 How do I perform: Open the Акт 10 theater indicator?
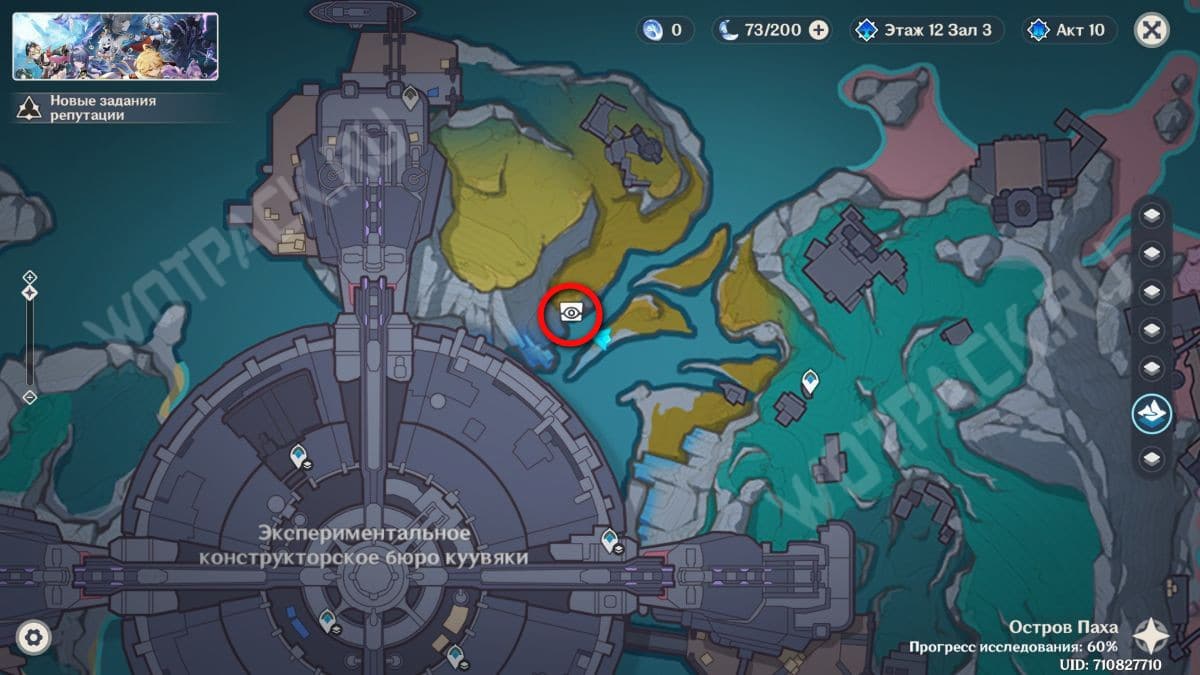1069,30
